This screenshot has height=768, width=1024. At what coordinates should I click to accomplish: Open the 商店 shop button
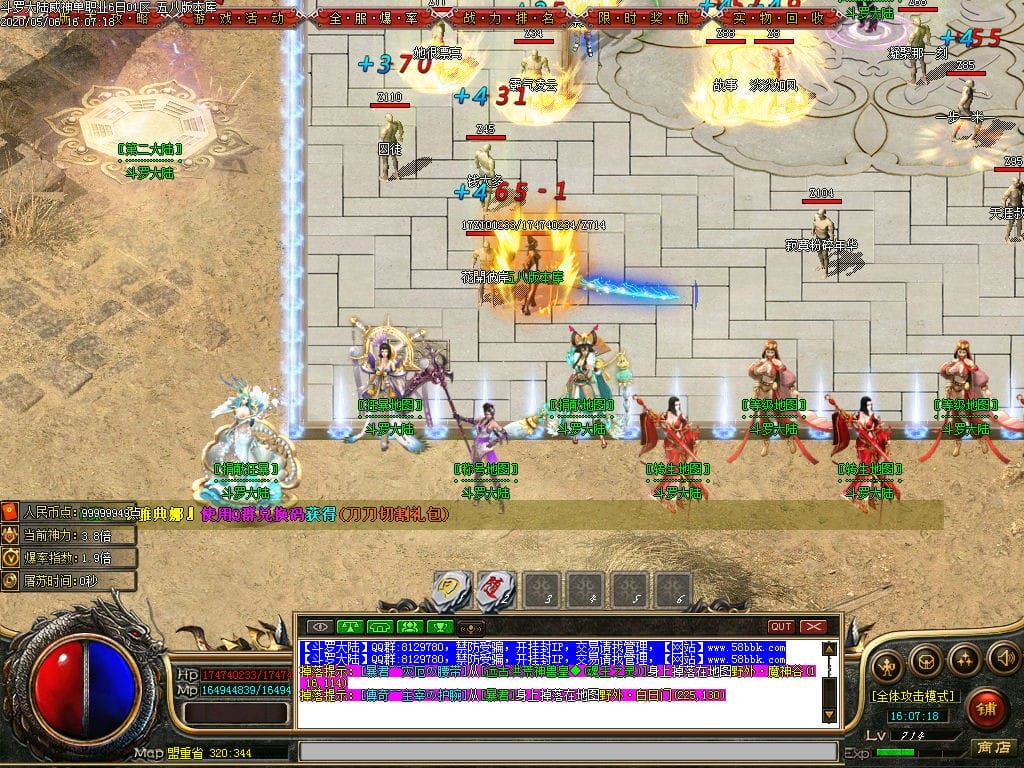pos(992,747)
